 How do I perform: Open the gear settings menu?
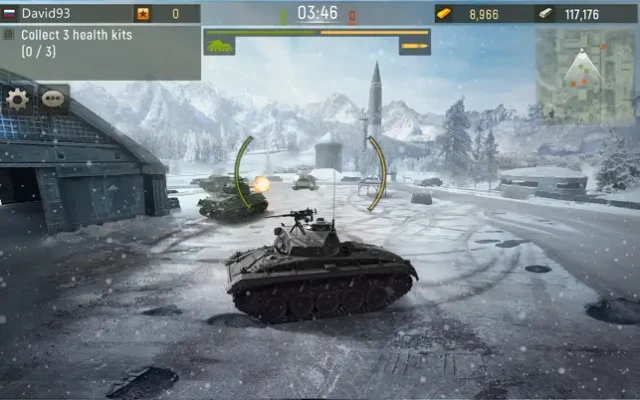pyautogui.click(x=17, y=99)
